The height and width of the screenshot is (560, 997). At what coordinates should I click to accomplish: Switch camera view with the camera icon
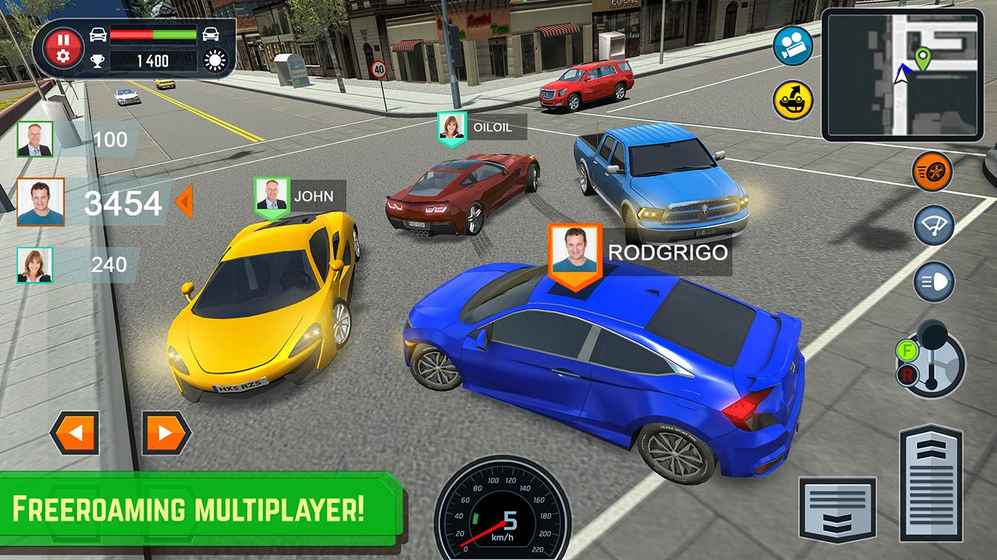793,46
